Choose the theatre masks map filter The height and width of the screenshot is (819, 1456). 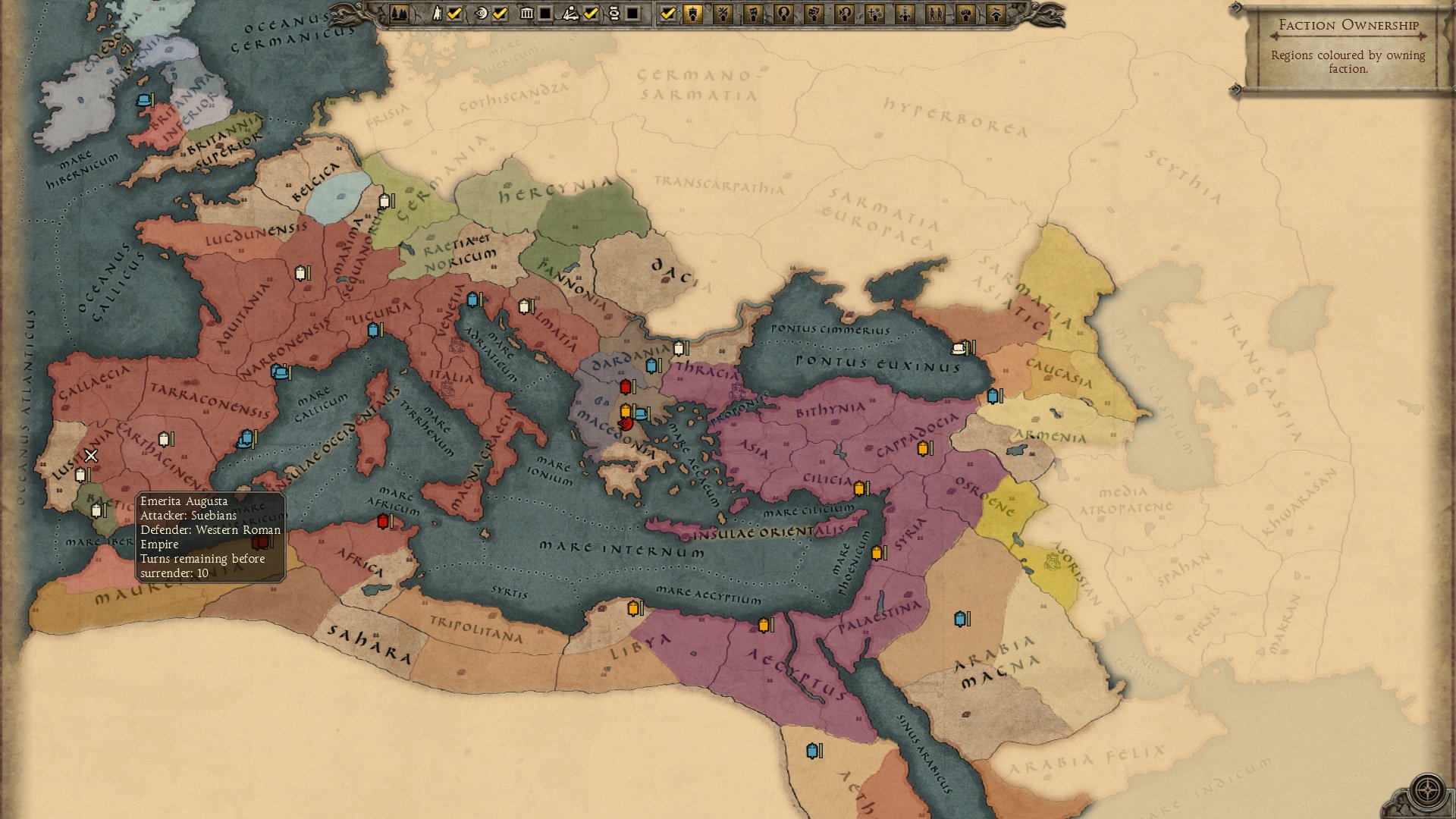point(814,14)
